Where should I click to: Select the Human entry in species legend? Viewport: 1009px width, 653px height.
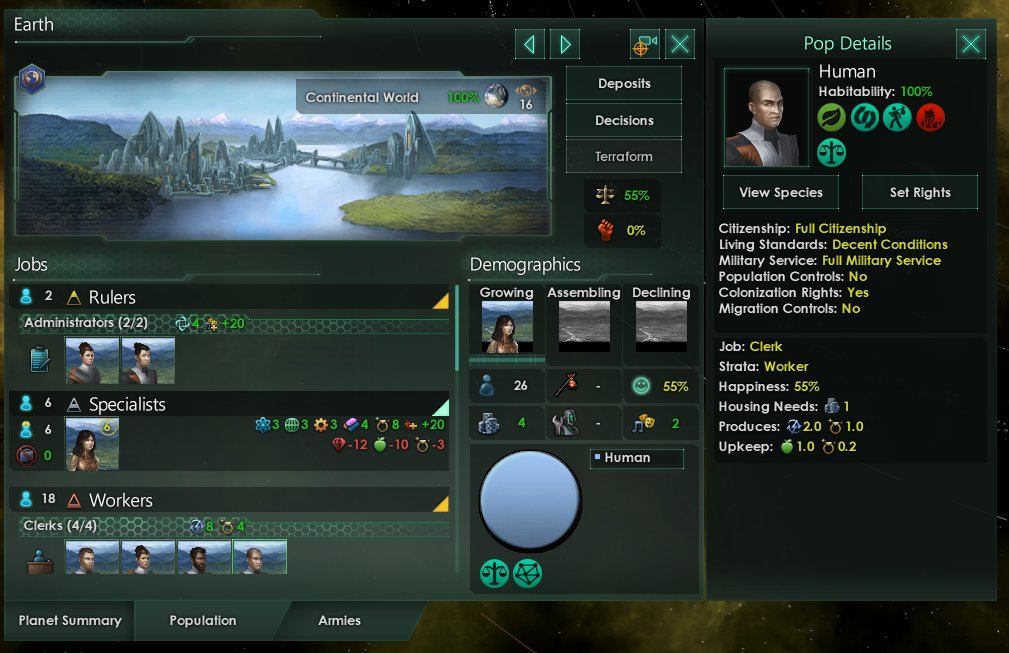(636, 458)
